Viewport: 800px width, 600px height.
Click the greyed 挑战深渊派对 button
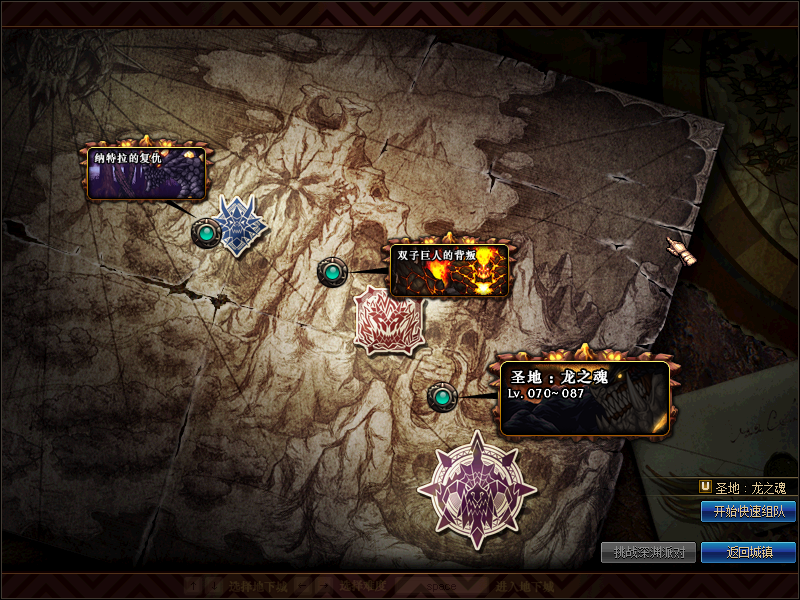pyautogui.click(x=648, y=552)
